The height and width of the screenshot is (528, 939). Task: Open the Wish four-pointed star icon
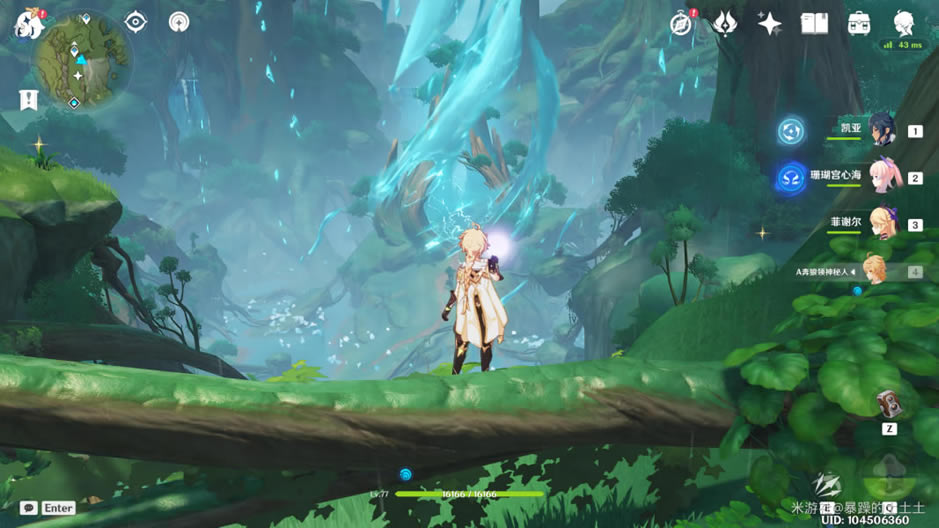click(x=769, y=24)
